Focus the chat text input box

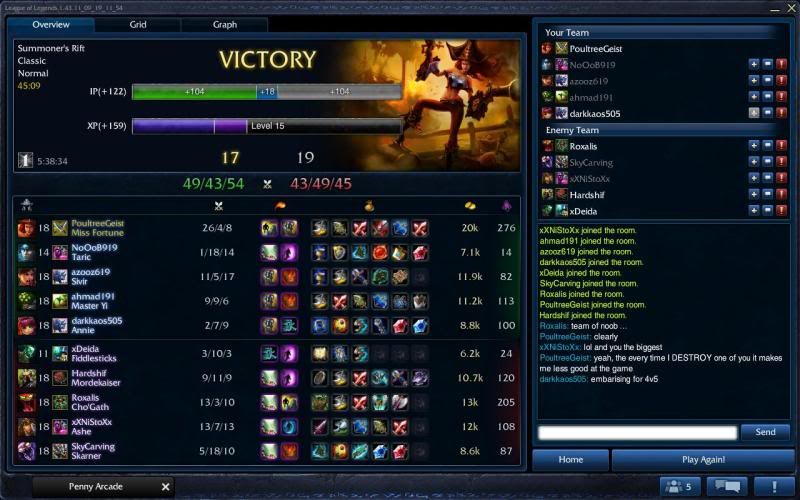(637, 432)
